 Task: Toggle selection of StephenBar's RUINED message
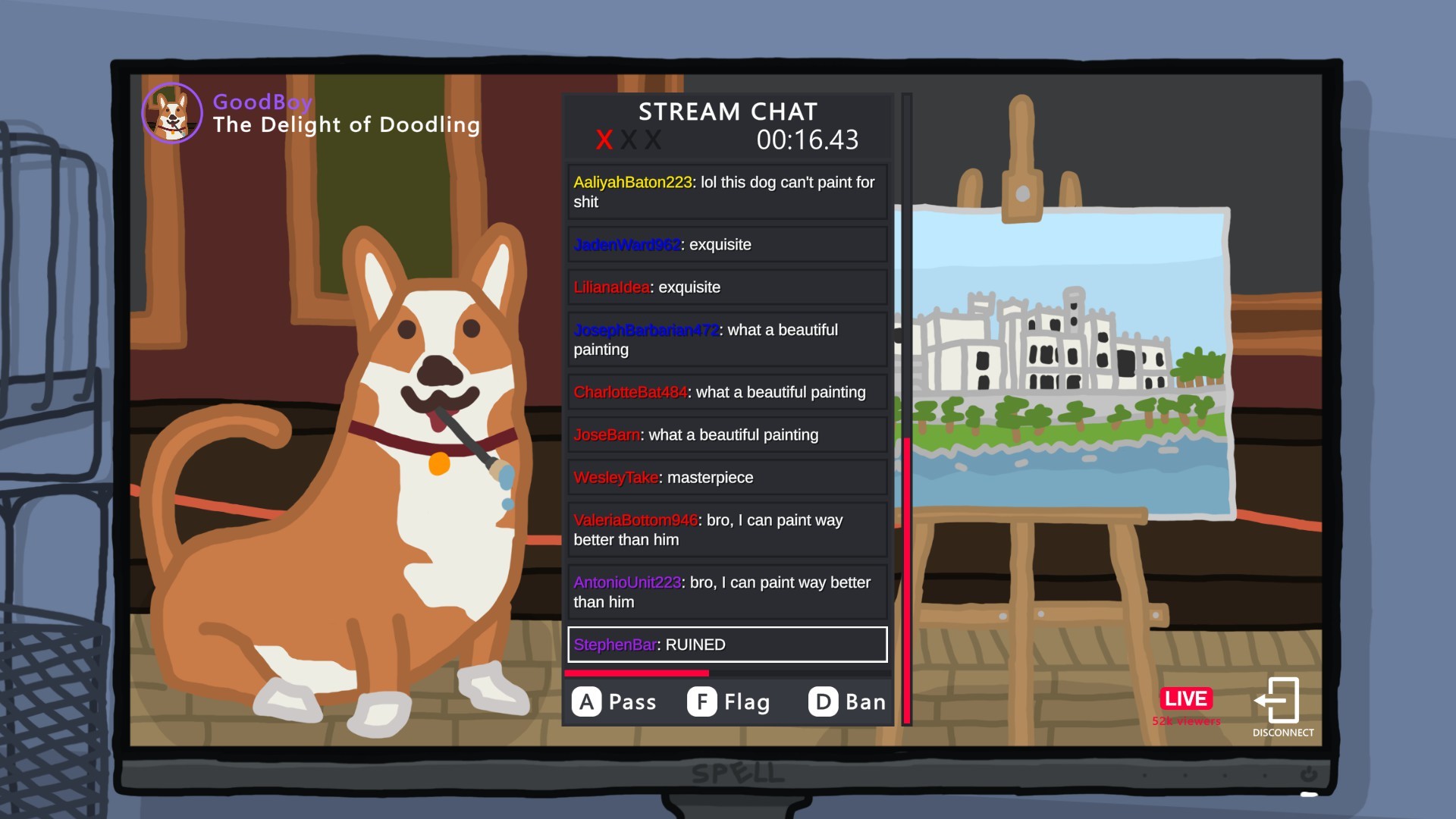coord(726,645)
